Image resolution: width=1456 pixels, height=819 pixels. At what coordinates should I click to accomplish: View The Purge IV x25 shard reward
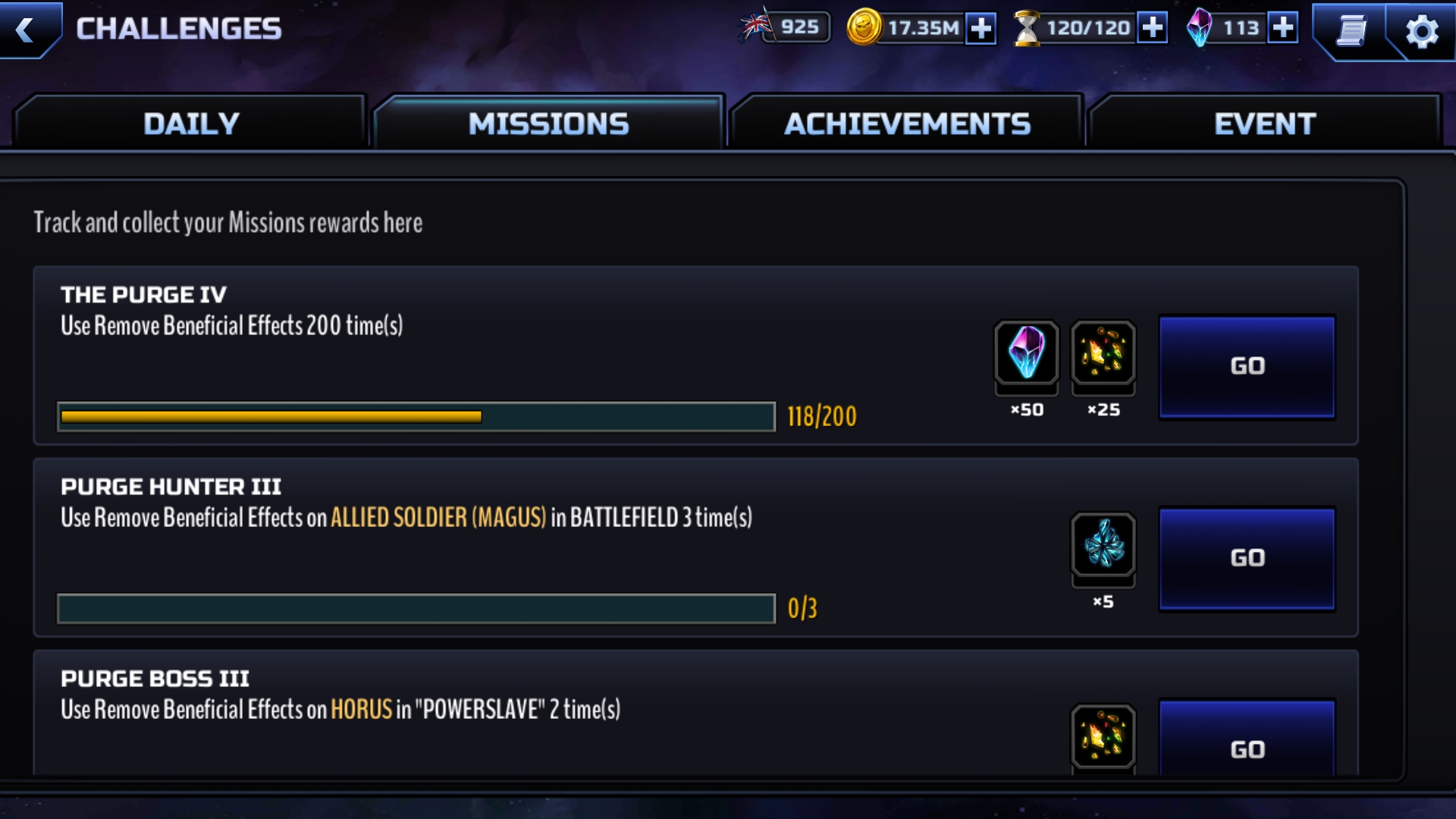1103,353
